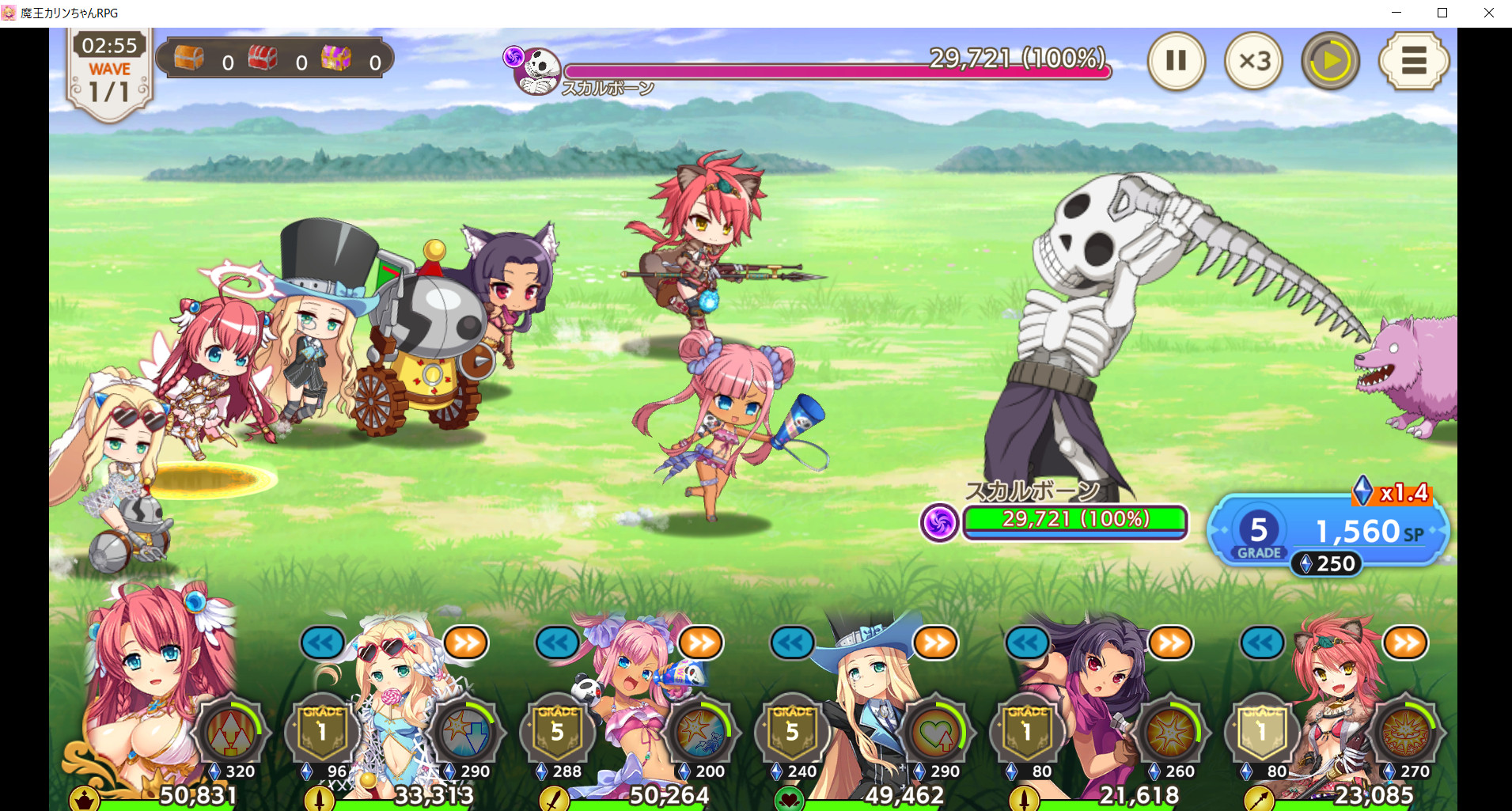
Task: Activate the burst skill costing 260
Action: [x=1171, y=733]
